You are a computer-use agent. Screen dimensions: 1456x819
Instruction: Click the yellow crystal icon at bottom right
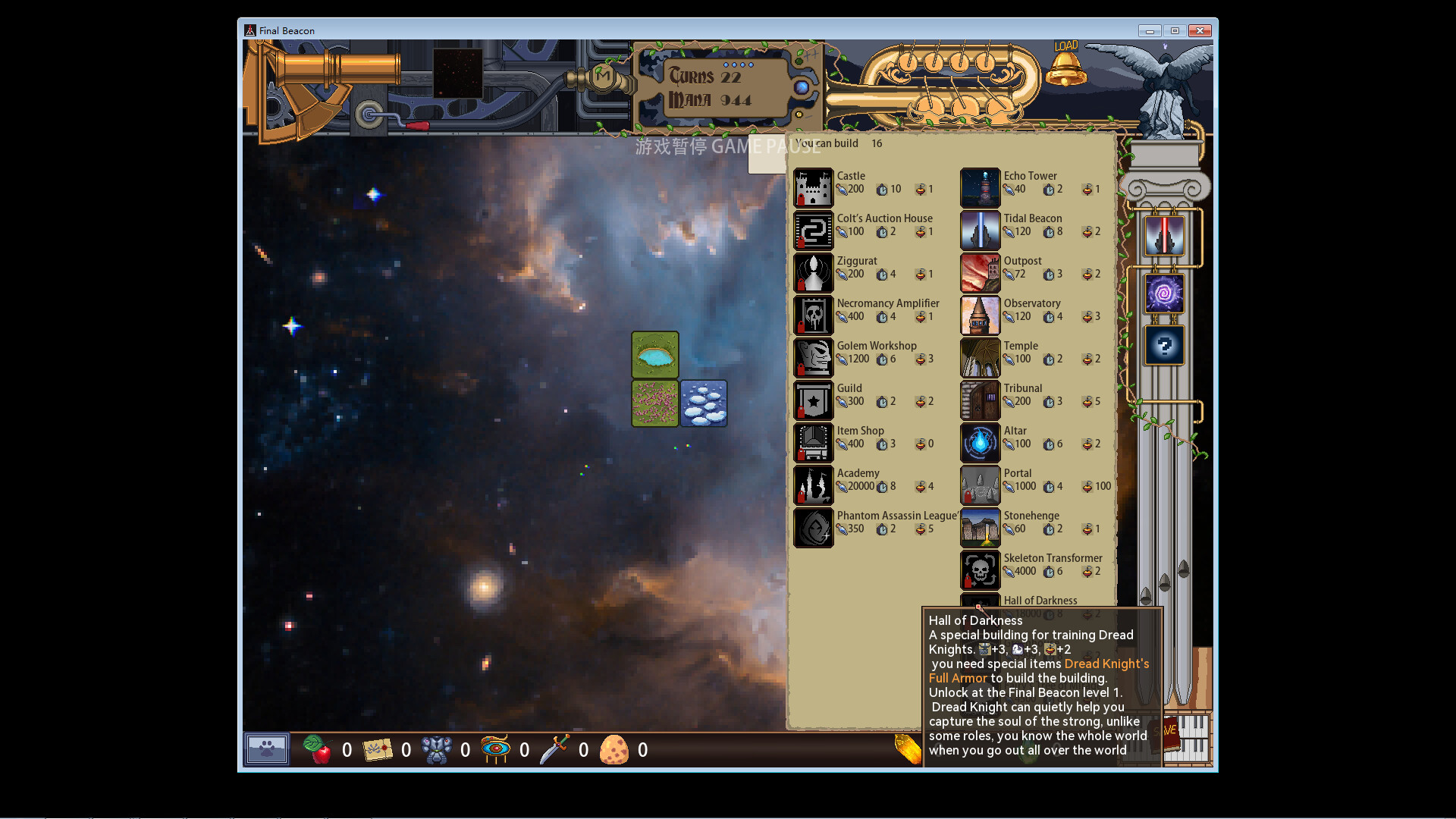pos(907,749)
